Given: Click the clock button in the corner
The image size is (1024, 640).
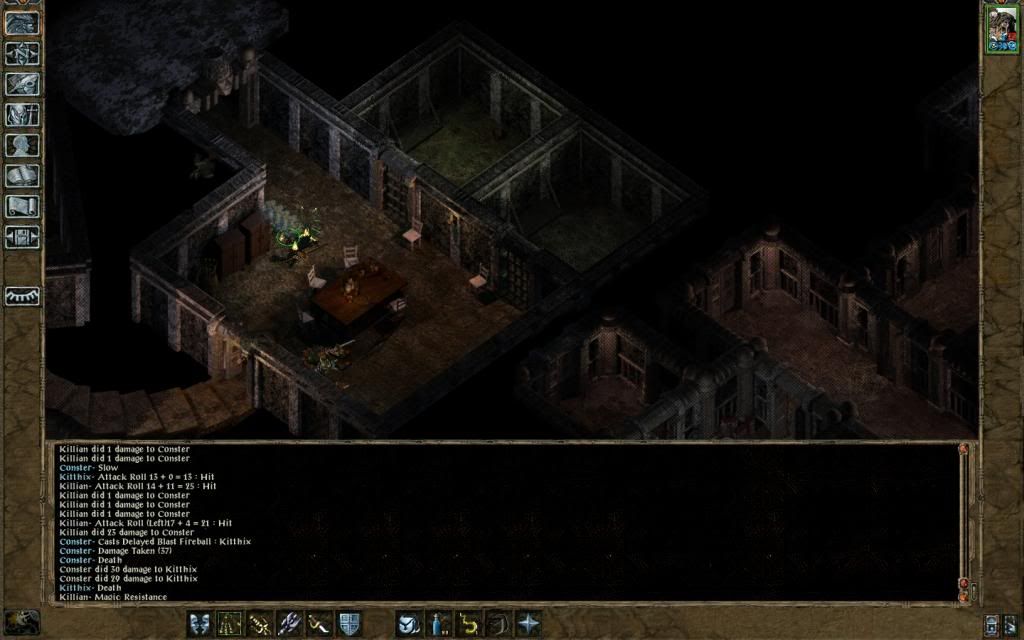Looking at the screenshot, I should pos(22,622).
